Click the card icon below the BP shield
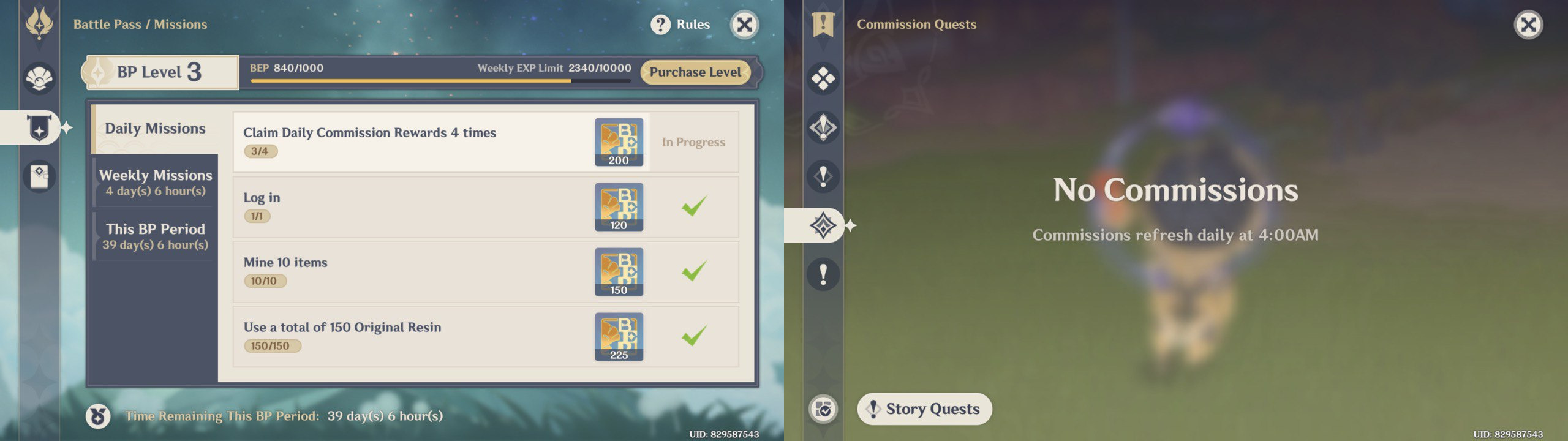This screenshot has height=441, width=1568. 38,176
